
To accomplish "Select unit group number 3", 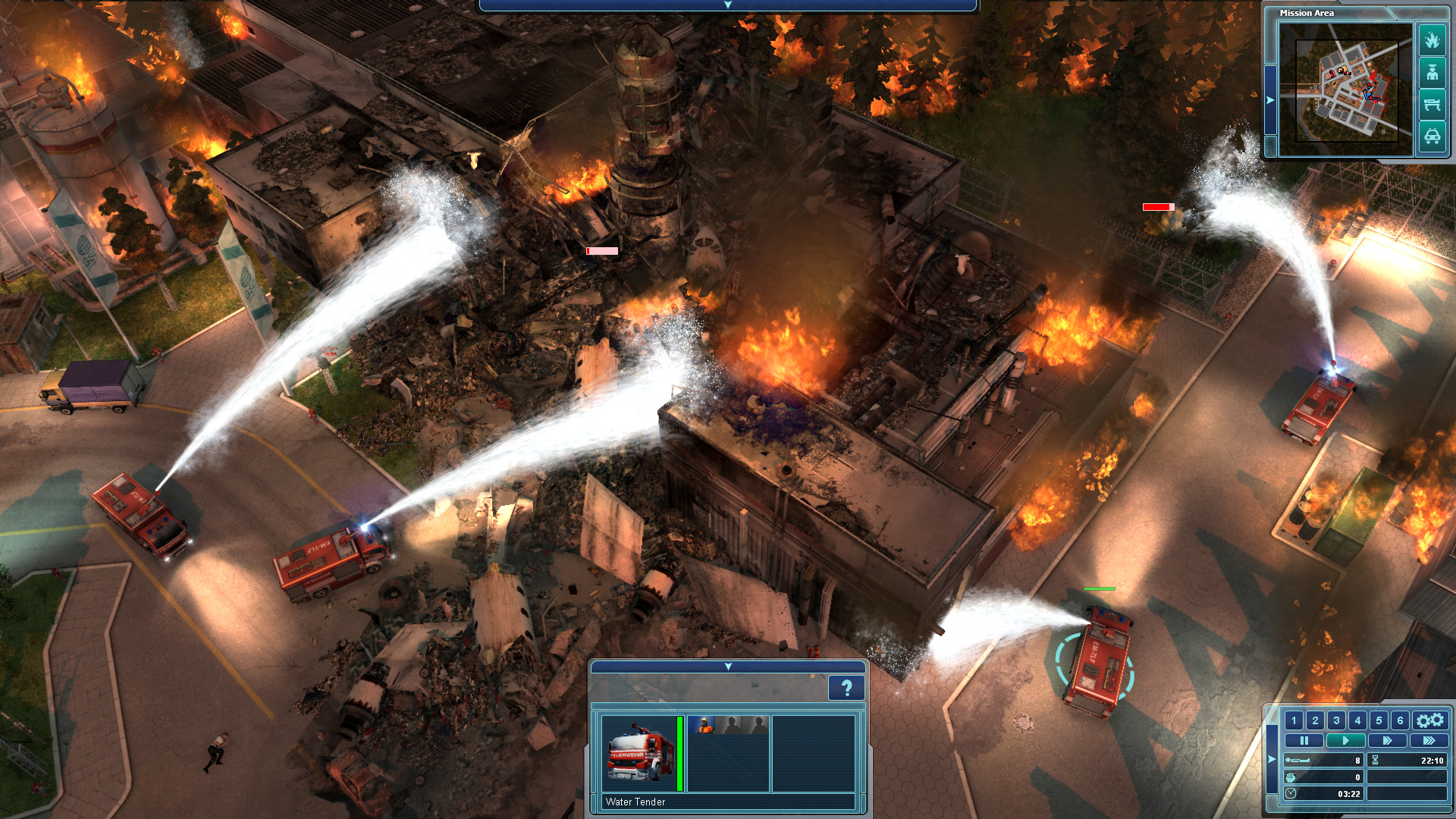I will point(1336,721).
